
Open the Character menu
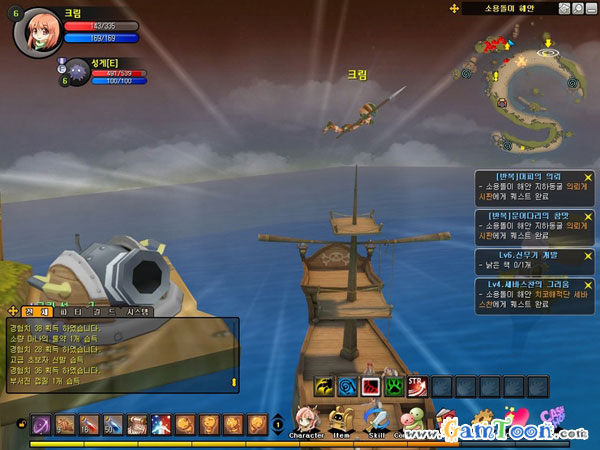306,420
